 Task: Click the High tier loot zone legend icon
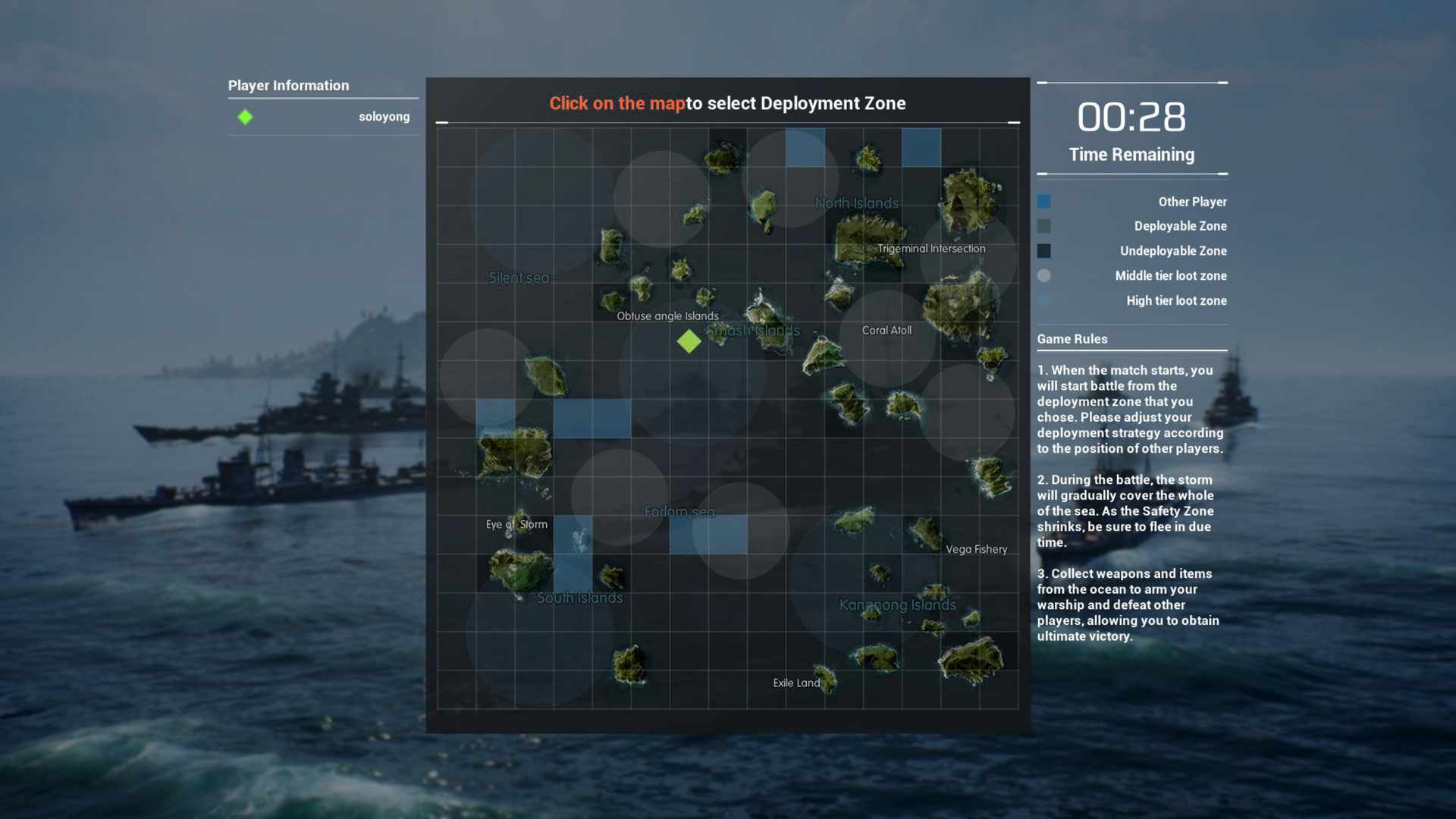[1044, 300]
